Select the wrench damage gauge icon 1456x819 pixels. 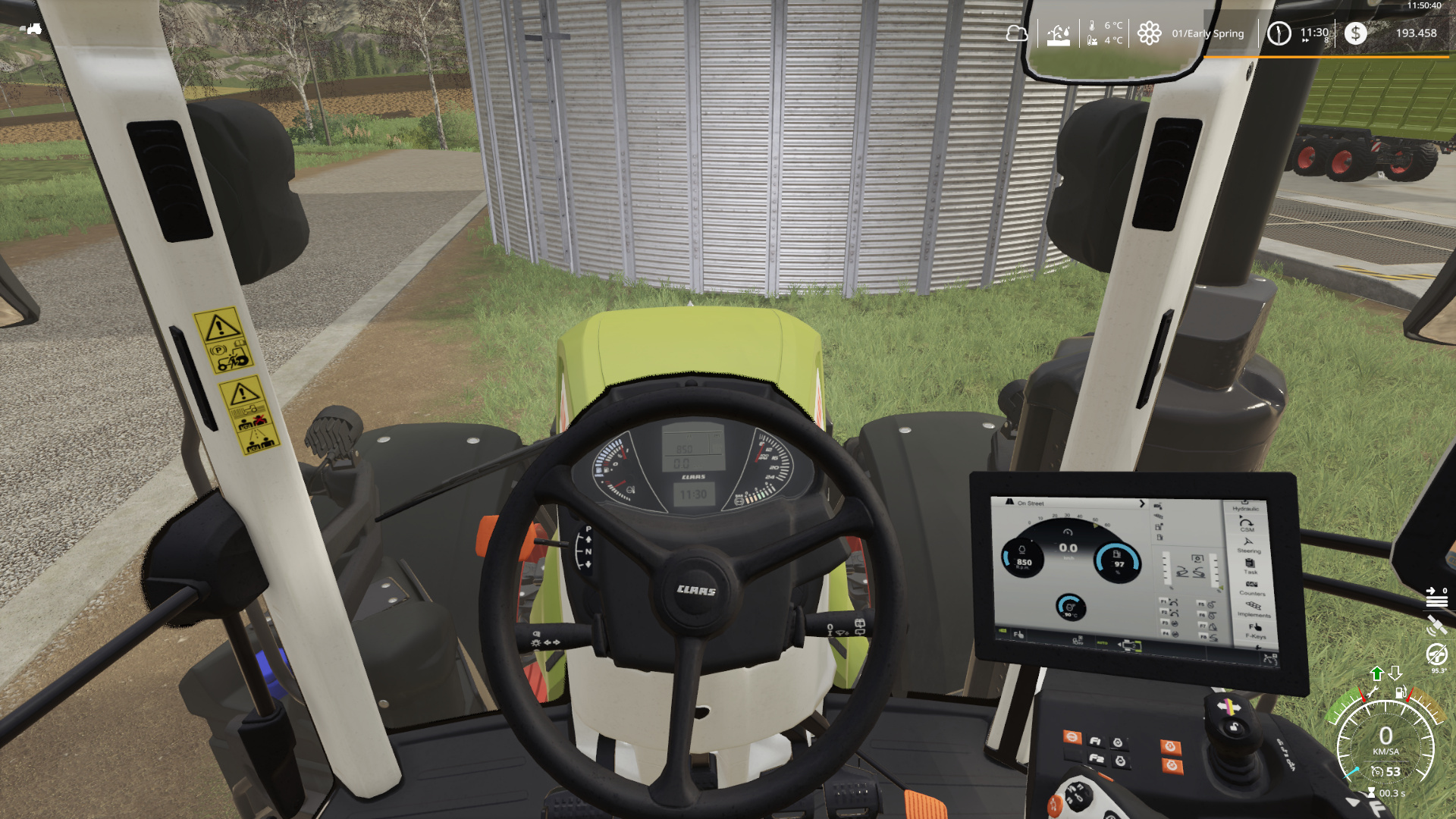[1371, 692]
